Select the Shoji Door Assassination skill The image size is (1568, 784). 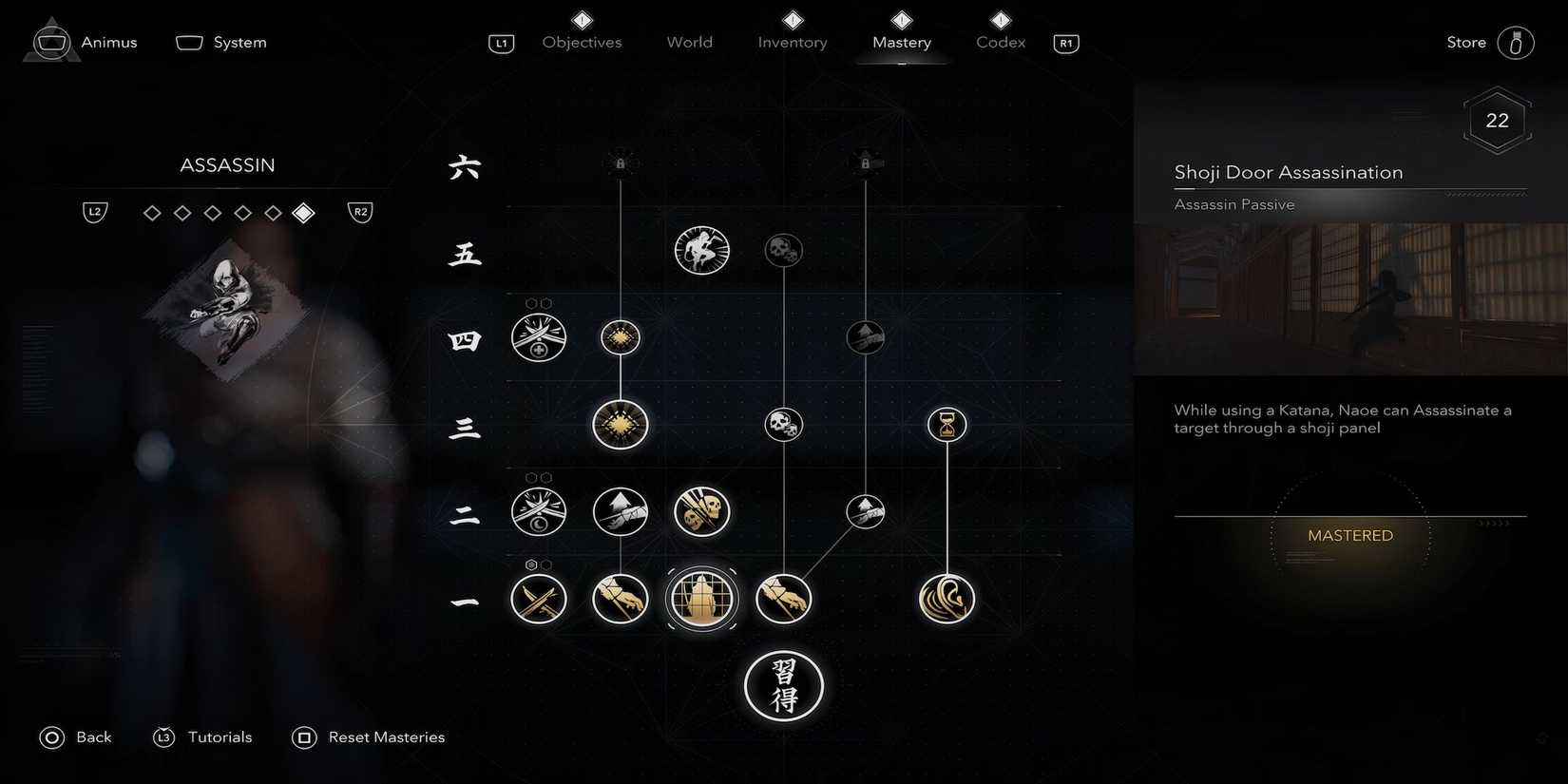[701, 599]
